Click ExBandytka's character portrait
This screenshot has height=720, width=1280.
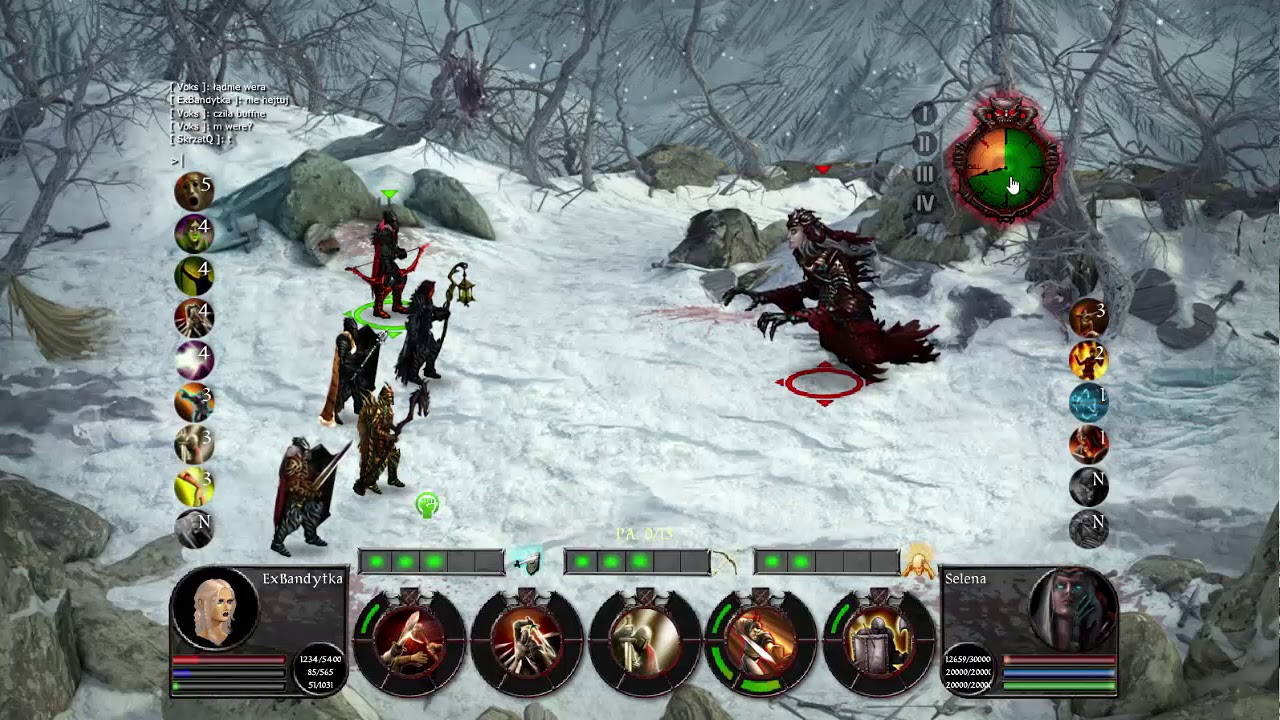click(215, 607)
